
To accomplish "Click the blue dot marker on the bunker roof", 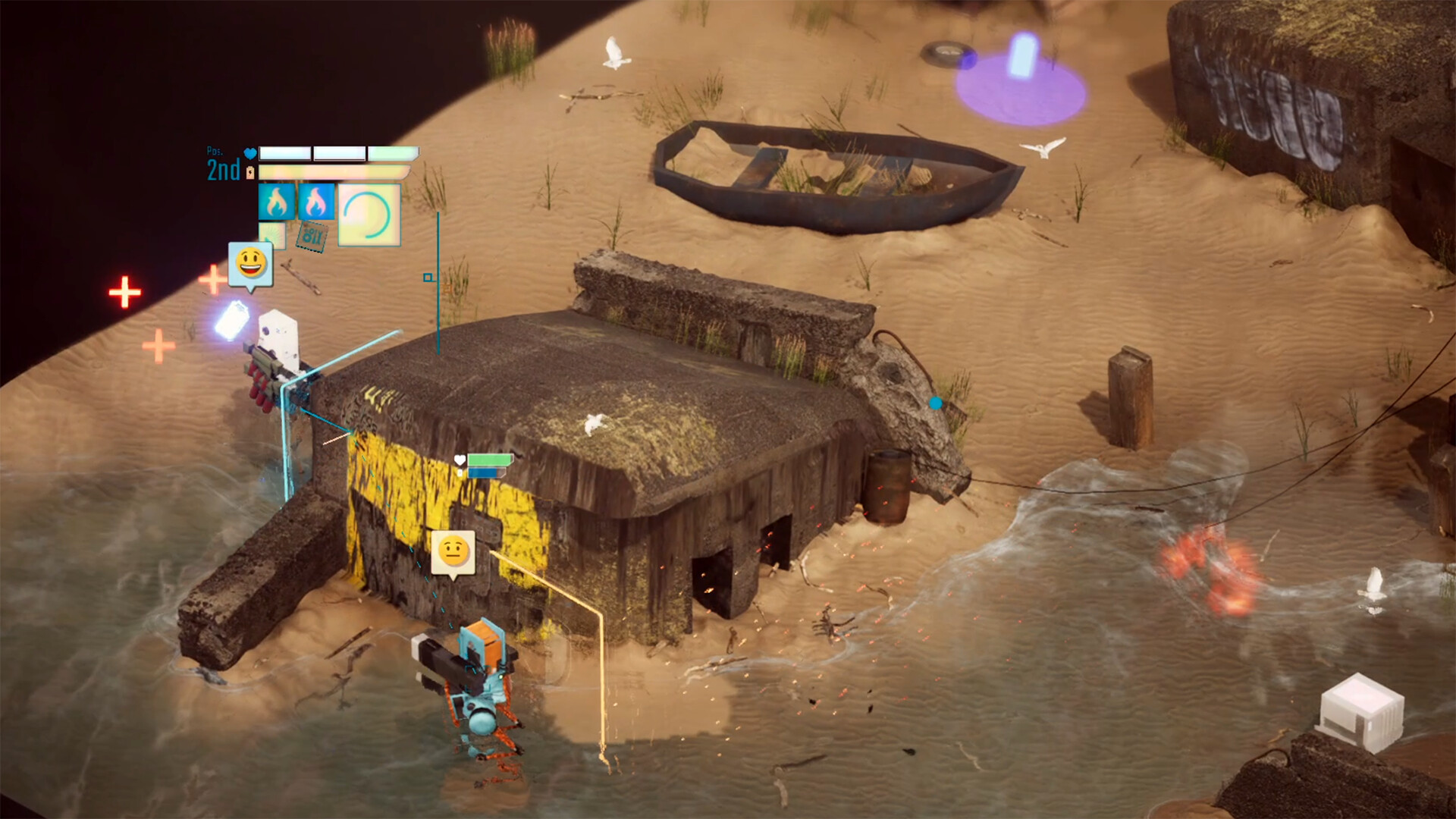I will click(935, 404).
